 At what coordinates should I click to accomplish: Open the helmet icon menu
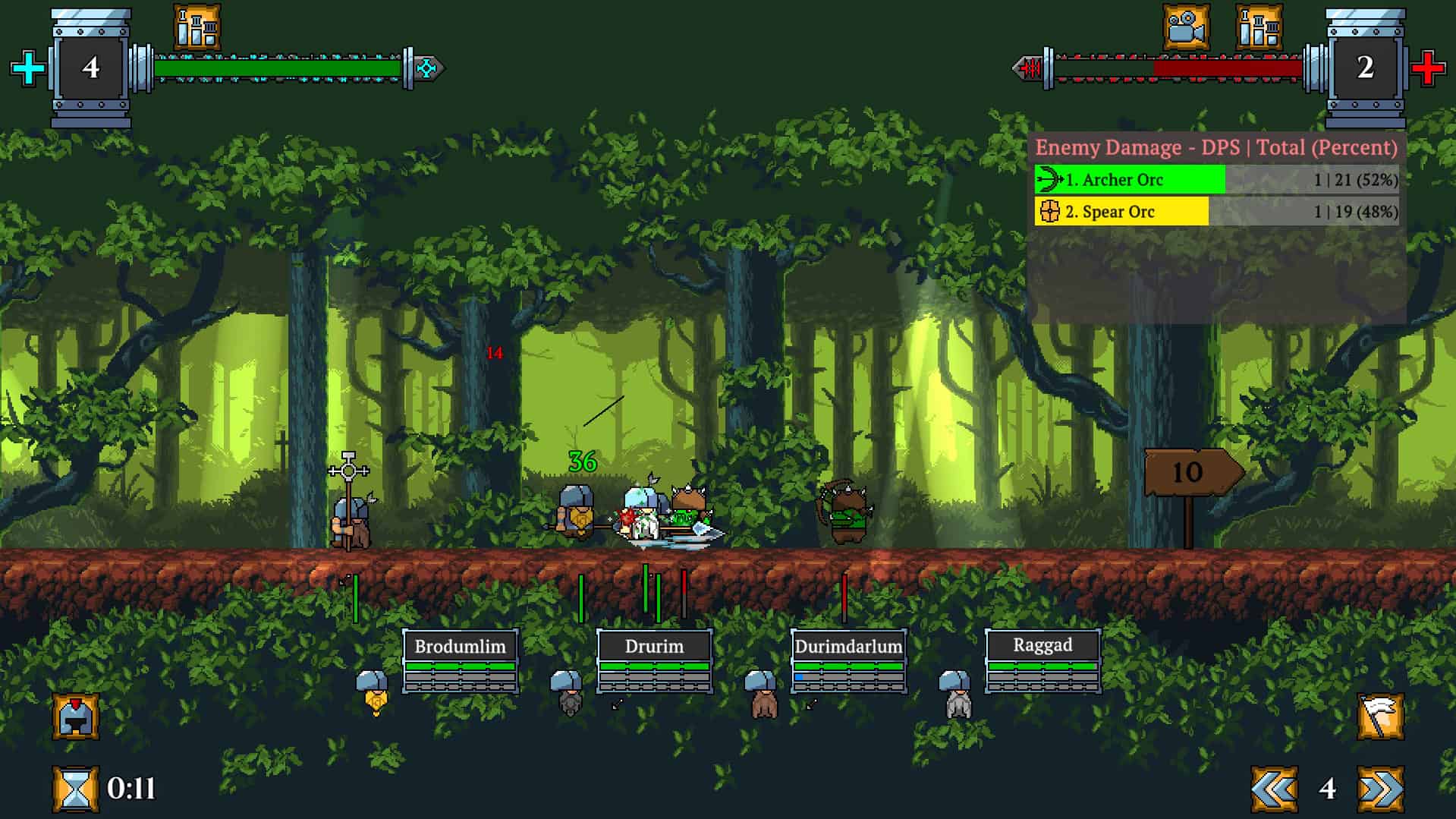coord(75,716)
